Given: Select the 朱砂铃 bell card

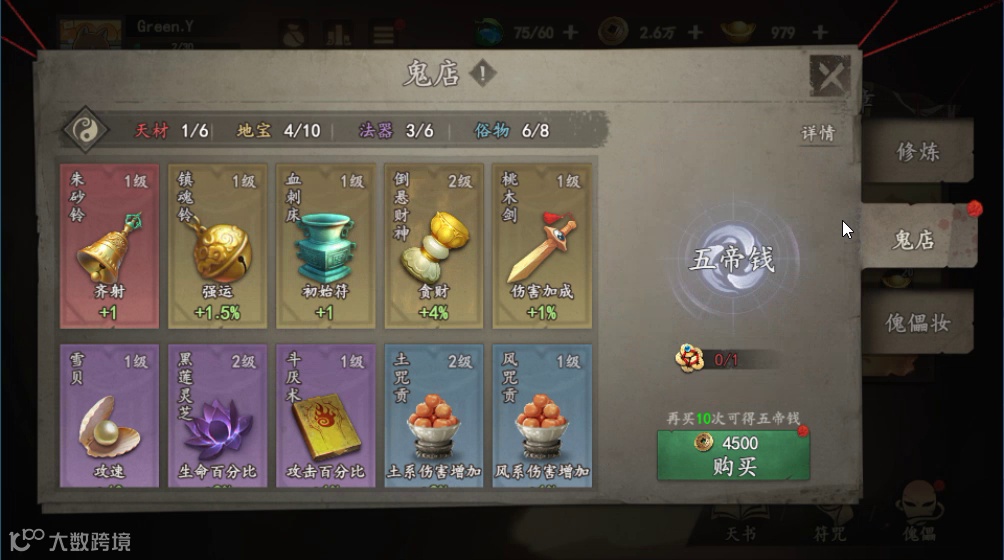Looking at the screenshot, I should pyautogui.click(x=109, y=246).
